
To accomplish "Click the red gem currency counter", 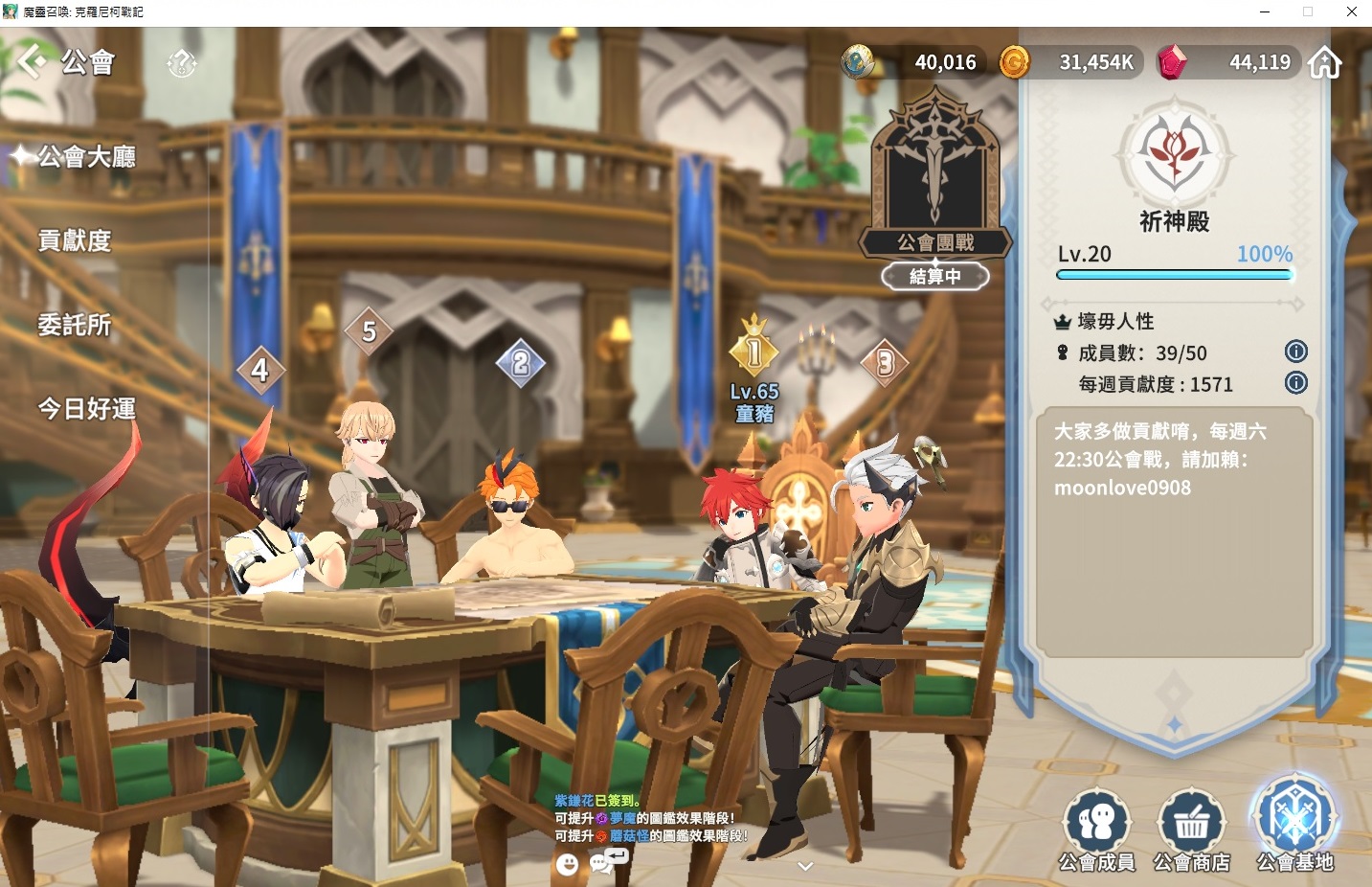I will (1229, 62).
